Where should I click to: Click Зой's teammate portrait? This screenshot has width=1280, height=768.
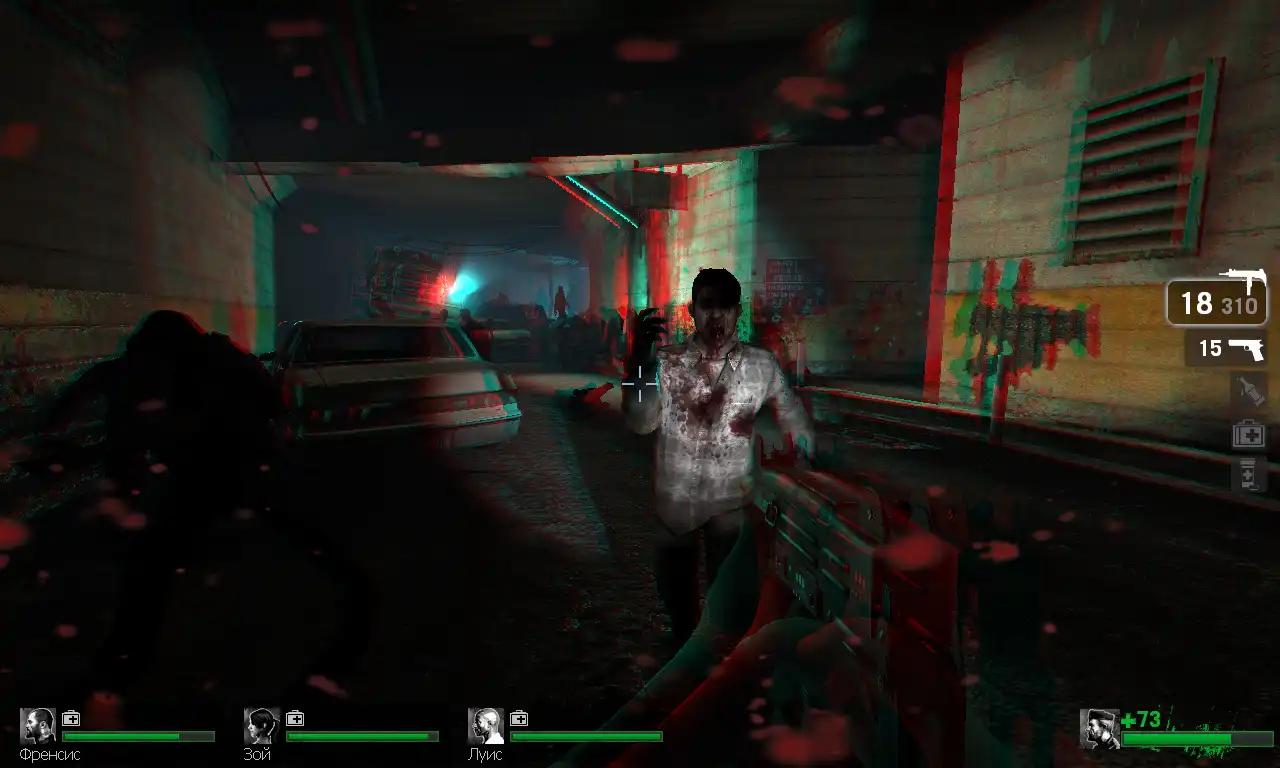pyautogui.click(x=262, y=726)
